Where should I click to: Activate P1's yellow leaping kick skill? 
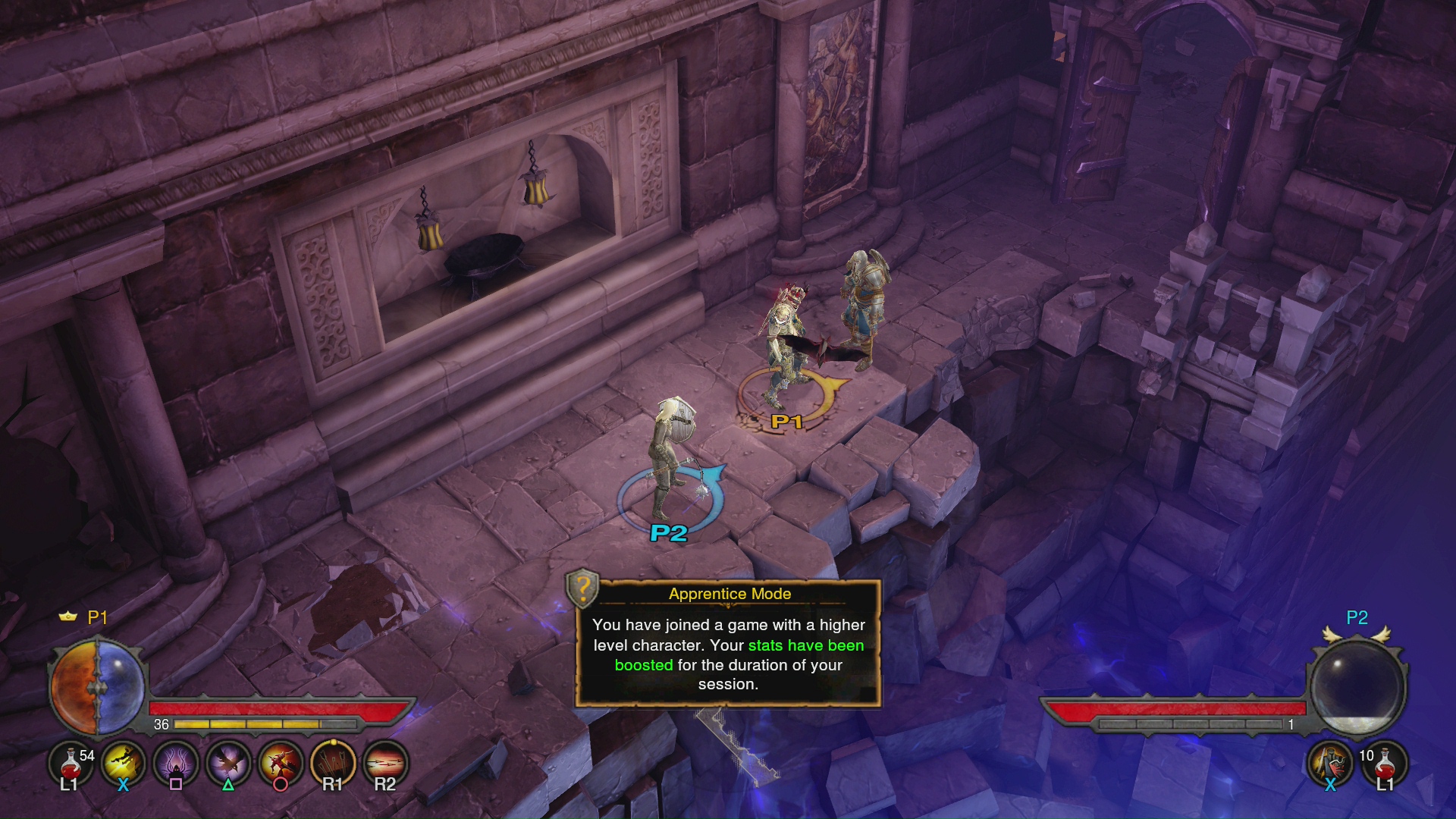tap(124, 763)
